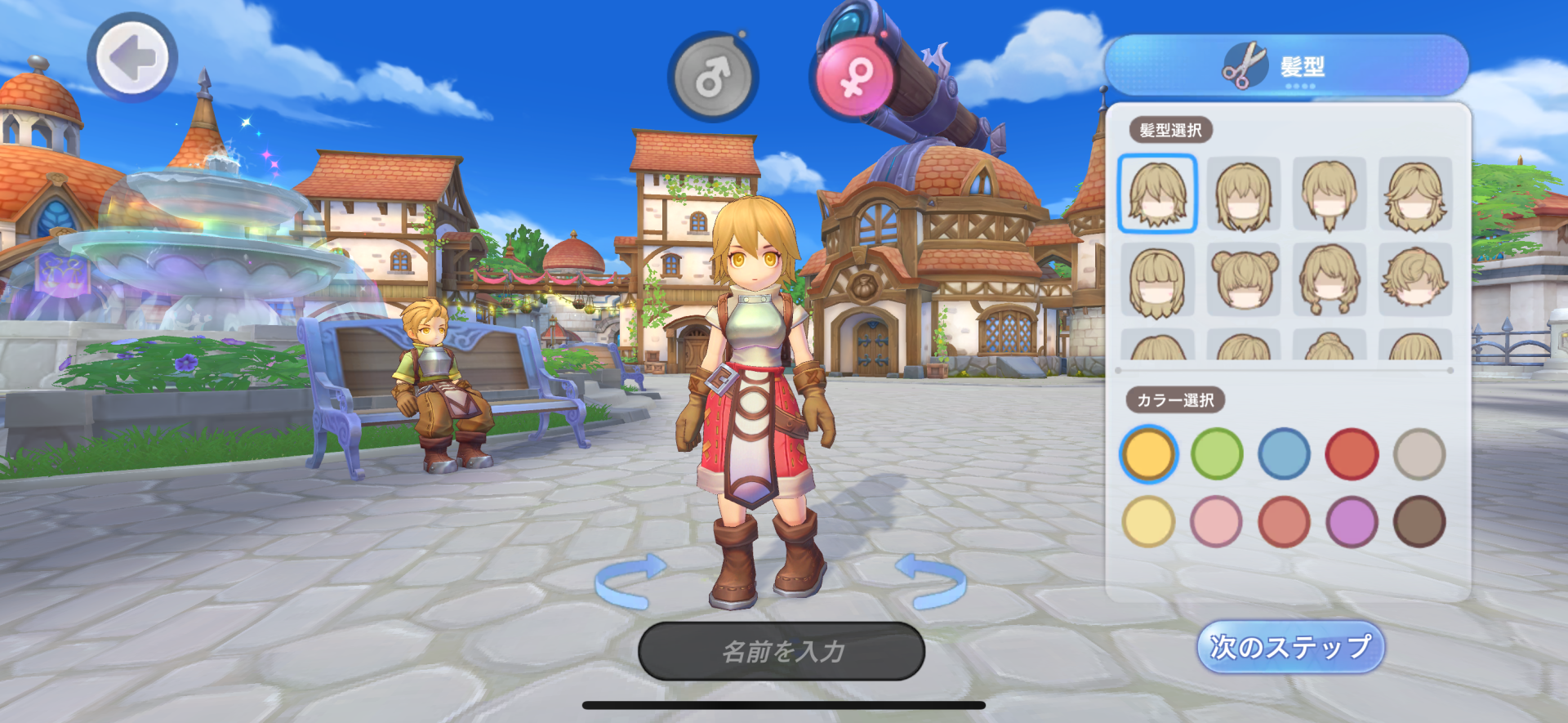This screenshot has height=723, width=1568.
Task: Pick the blue hair color swatch
Action: (x=1284, y=453)
